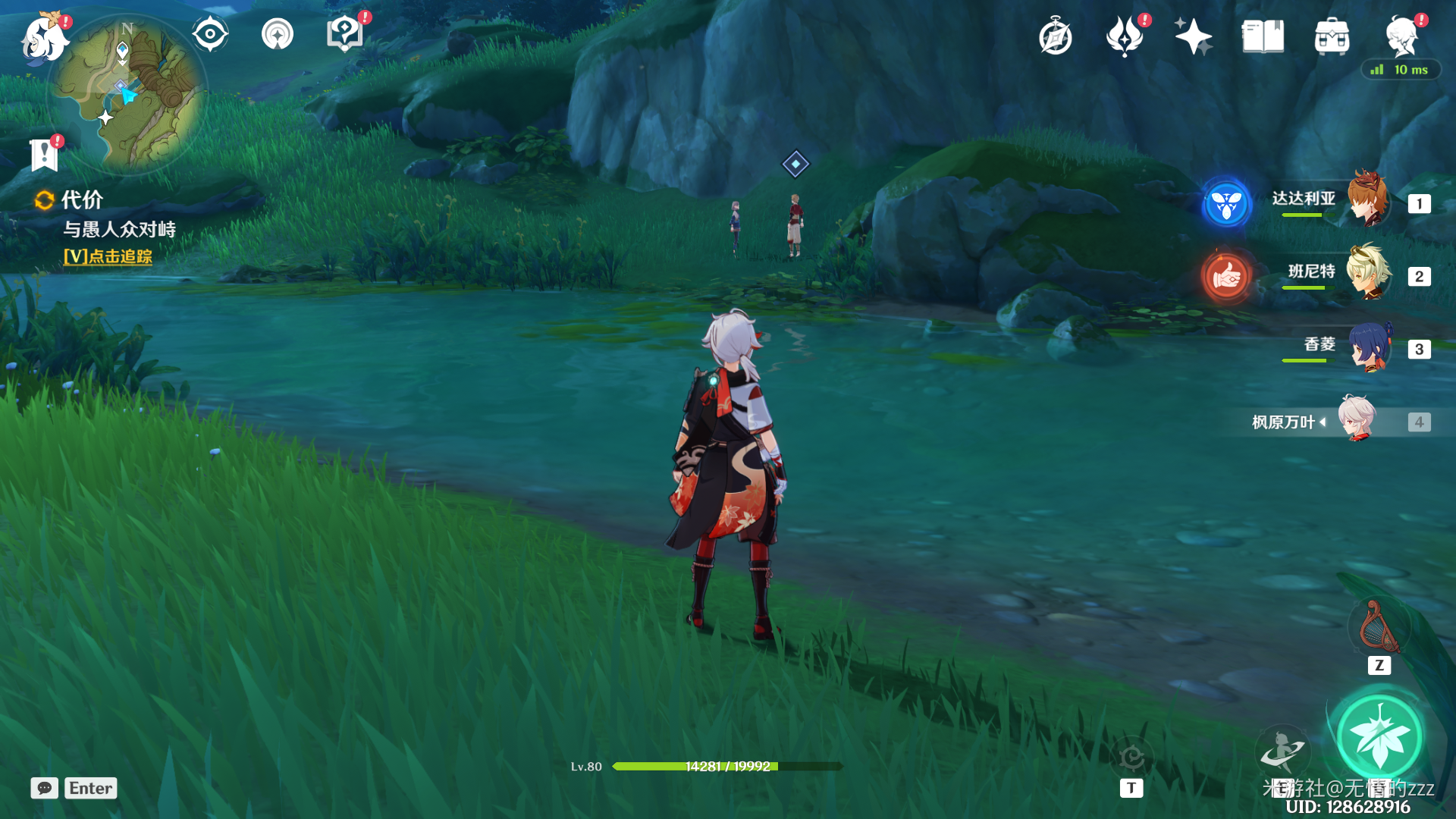Open the events compass icon

(x=1055, y=36)
